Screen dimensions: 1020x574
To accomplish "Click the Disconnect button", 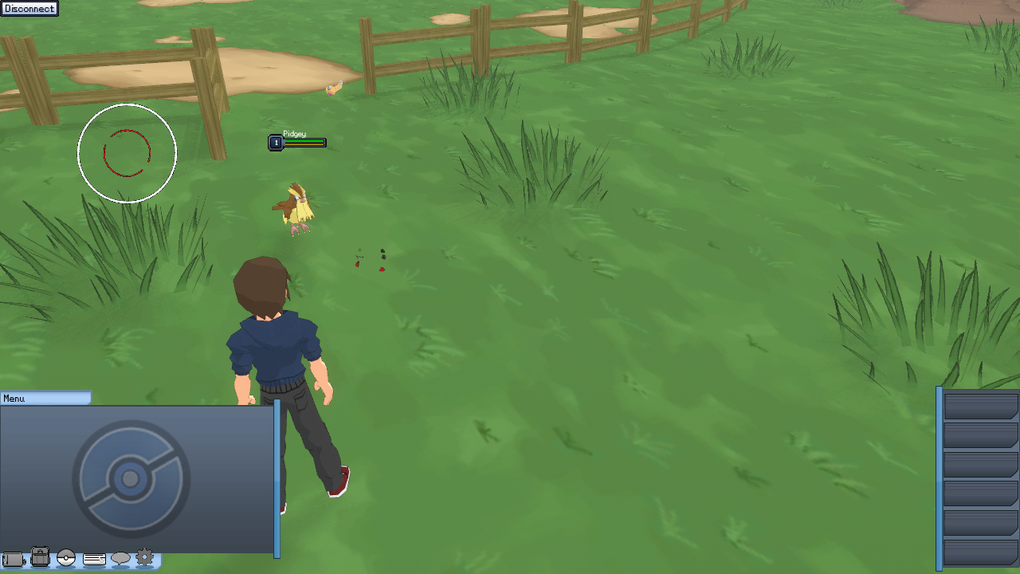I will click(x=30, y=9).
